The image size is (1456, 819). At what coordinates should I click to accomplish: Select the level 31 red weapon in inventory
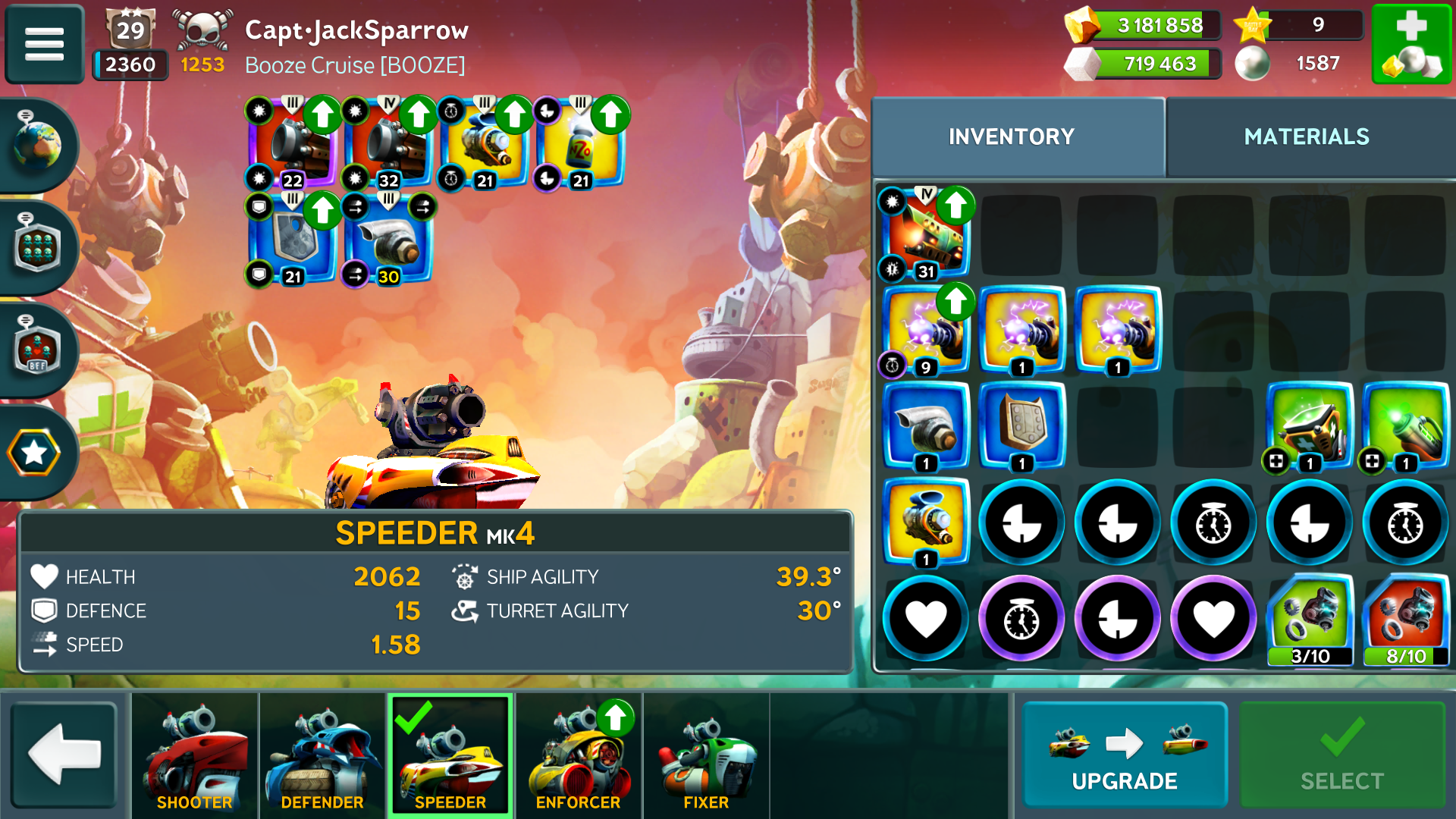pos(926,234)
